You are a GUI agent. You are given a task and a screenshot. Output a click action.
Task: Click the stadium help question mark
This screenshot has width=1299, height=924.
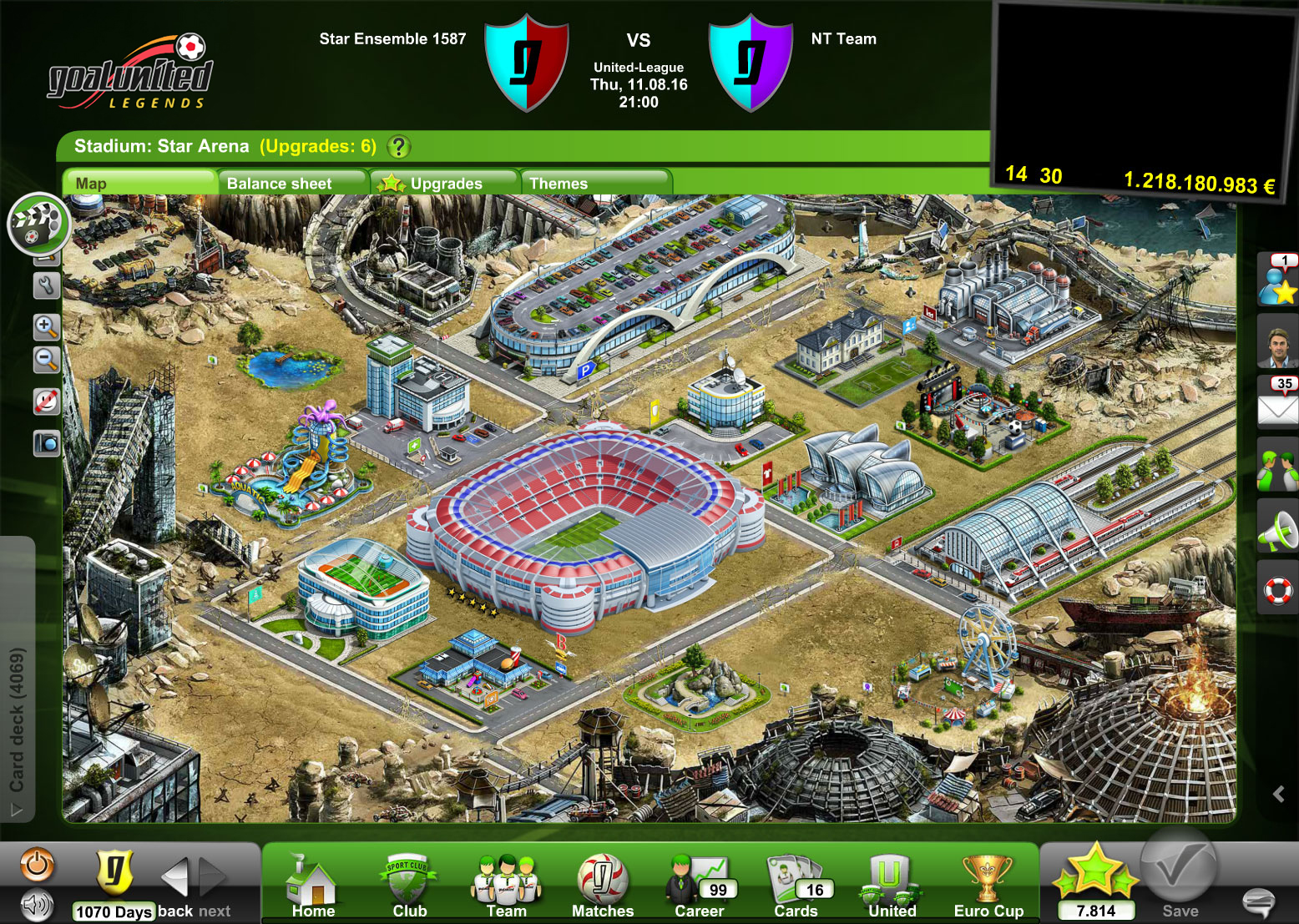click(x=399, y=147)
